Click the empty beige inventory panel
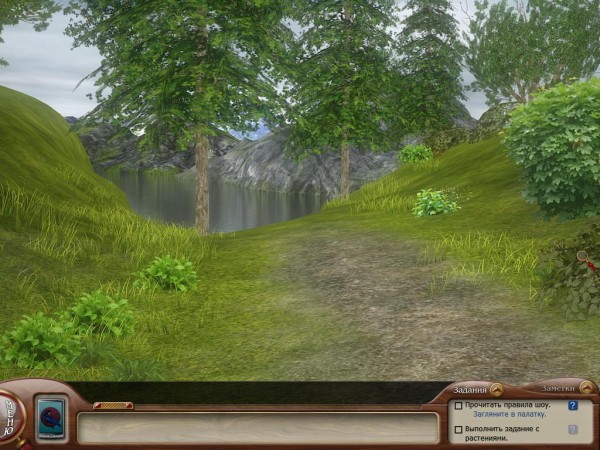This screenshot has height=450, width=600. click(258, 428)
